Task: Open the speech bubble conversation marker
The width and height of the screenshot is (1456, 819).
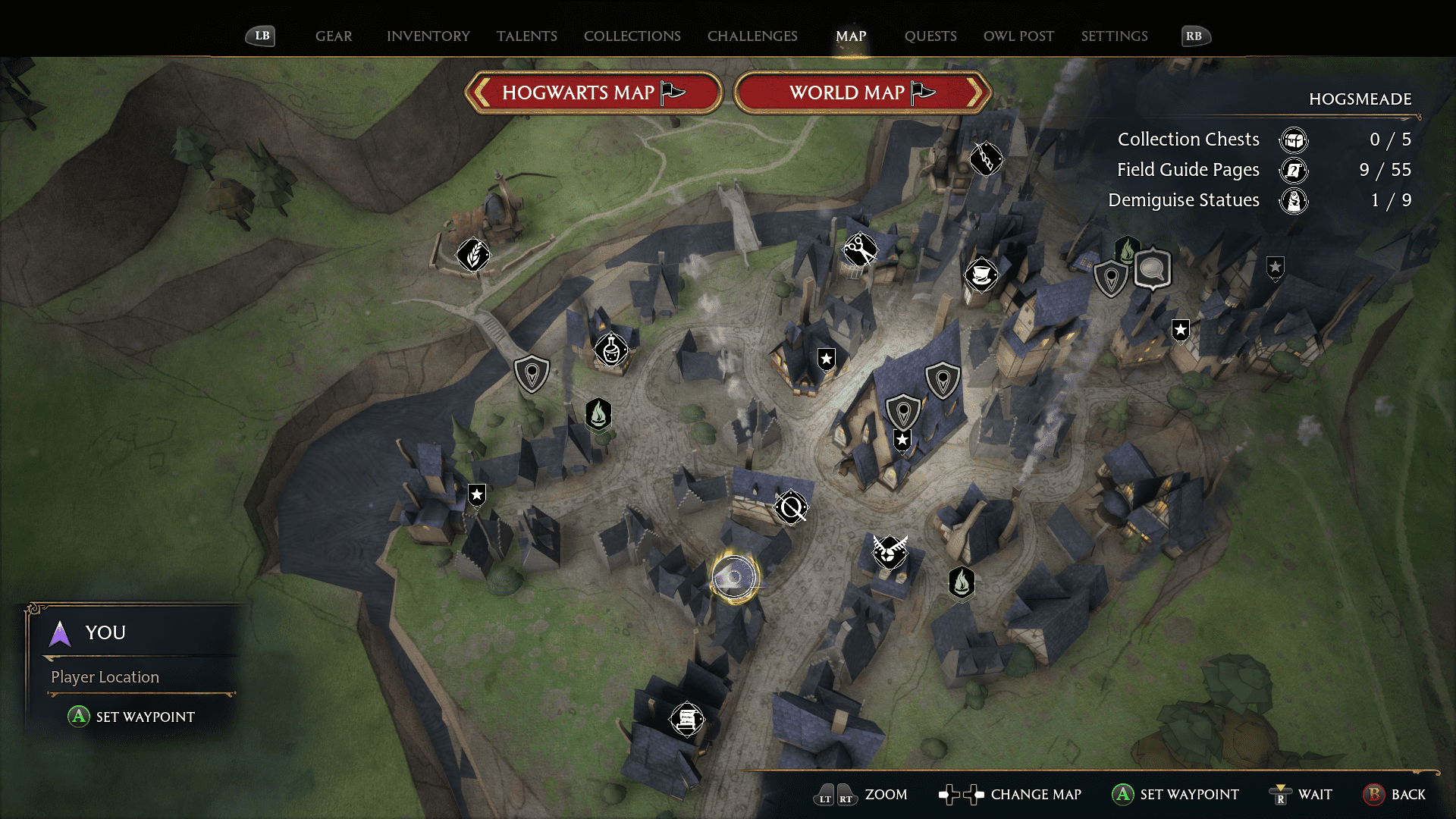Action: 1151,269
